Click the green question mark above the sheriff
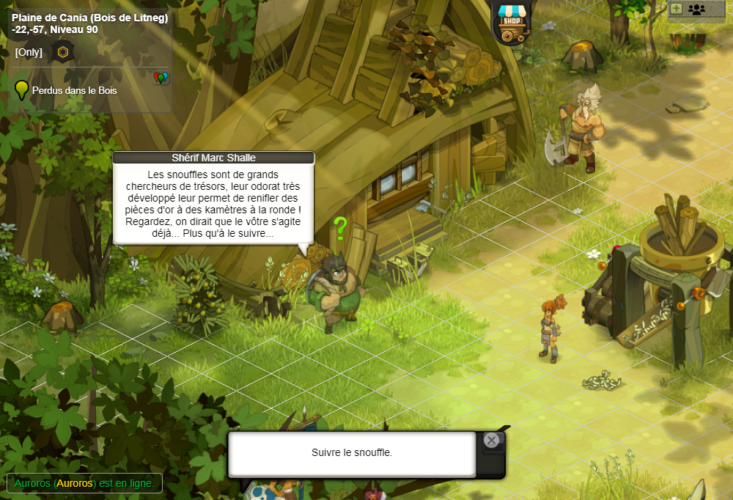The image size is (733, 500). point(340,229)
